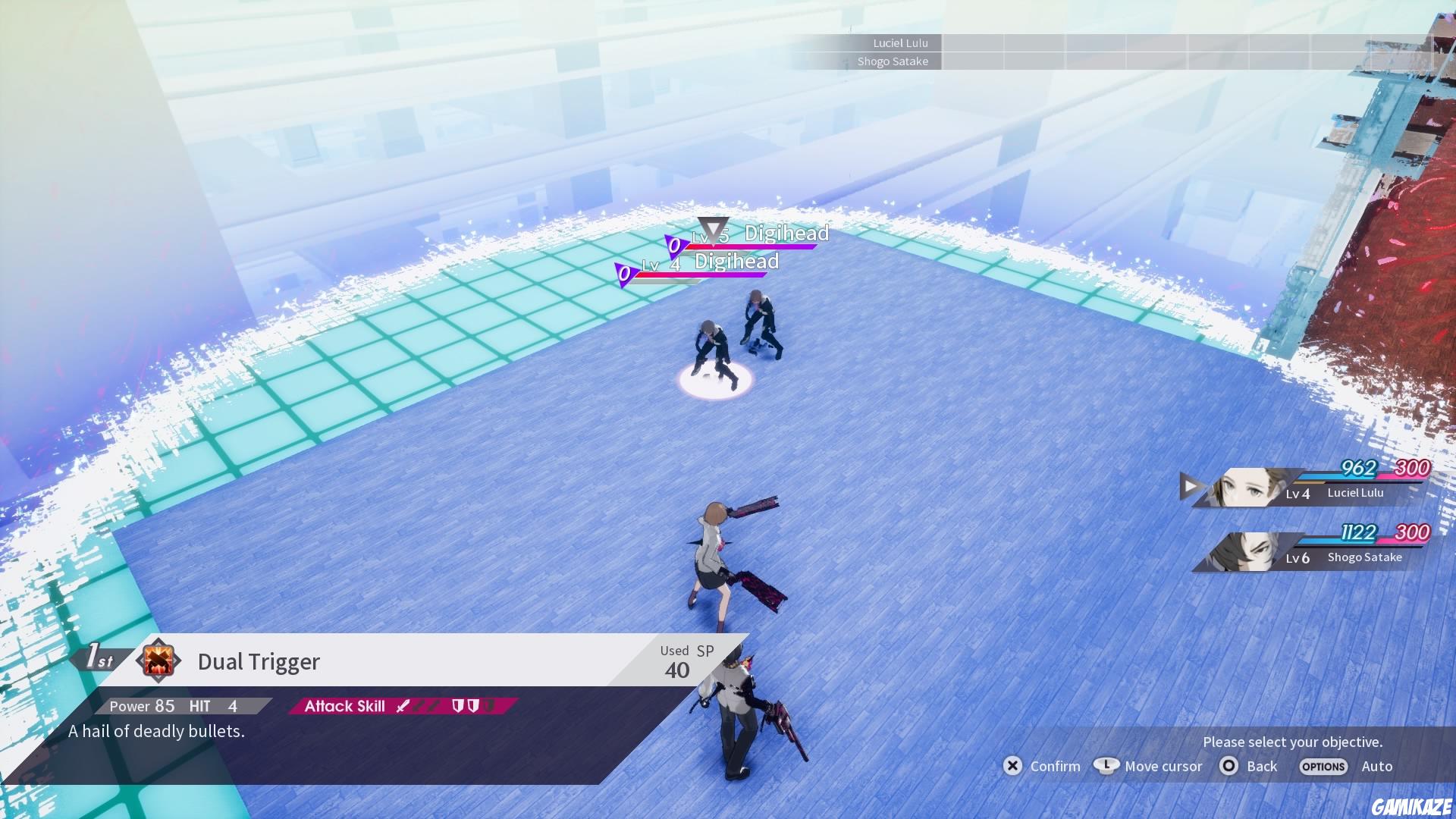Click the Back action label

click(x=1260, y=767)
